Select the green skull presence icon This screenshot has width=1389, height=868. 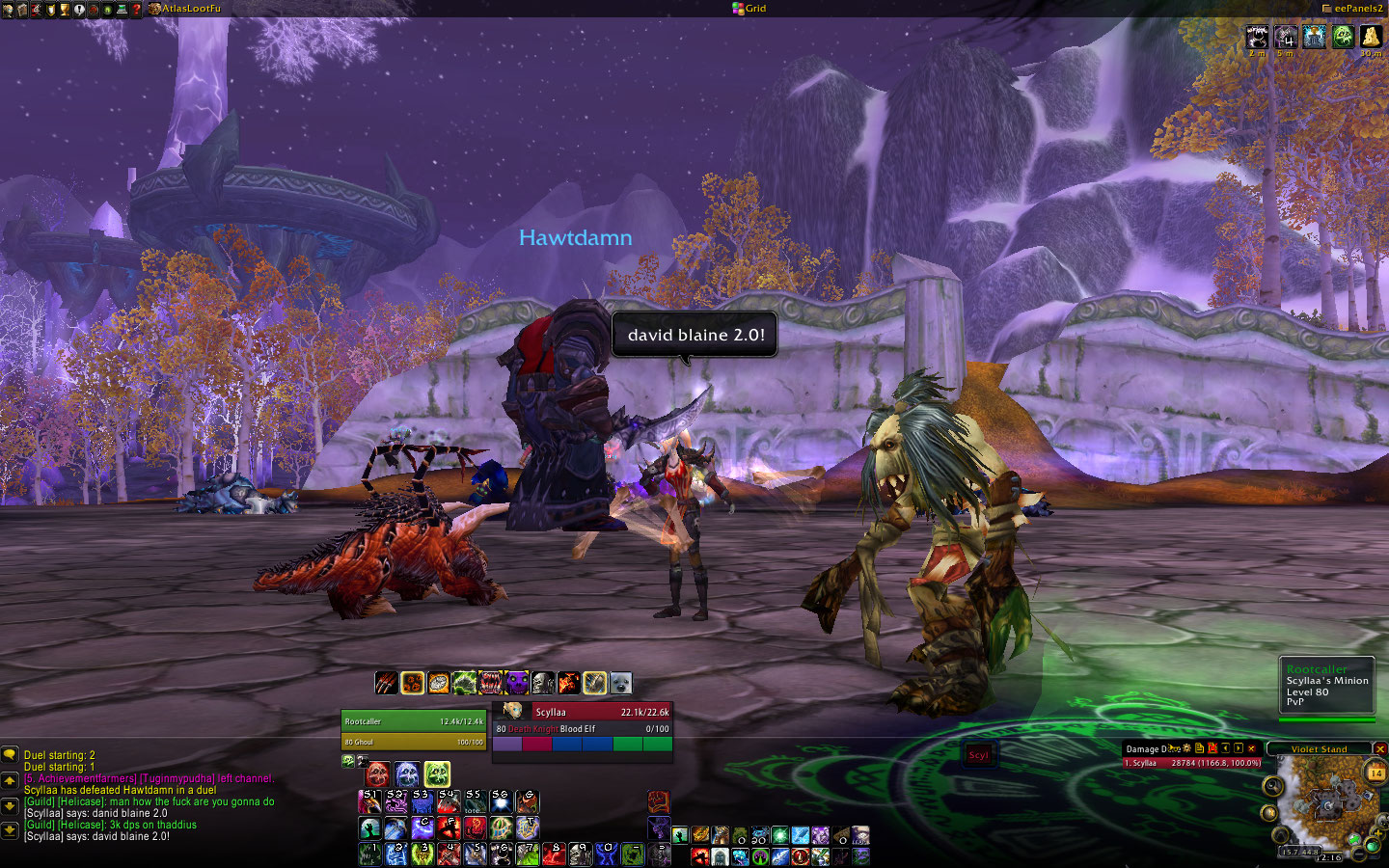click(437, 773)
